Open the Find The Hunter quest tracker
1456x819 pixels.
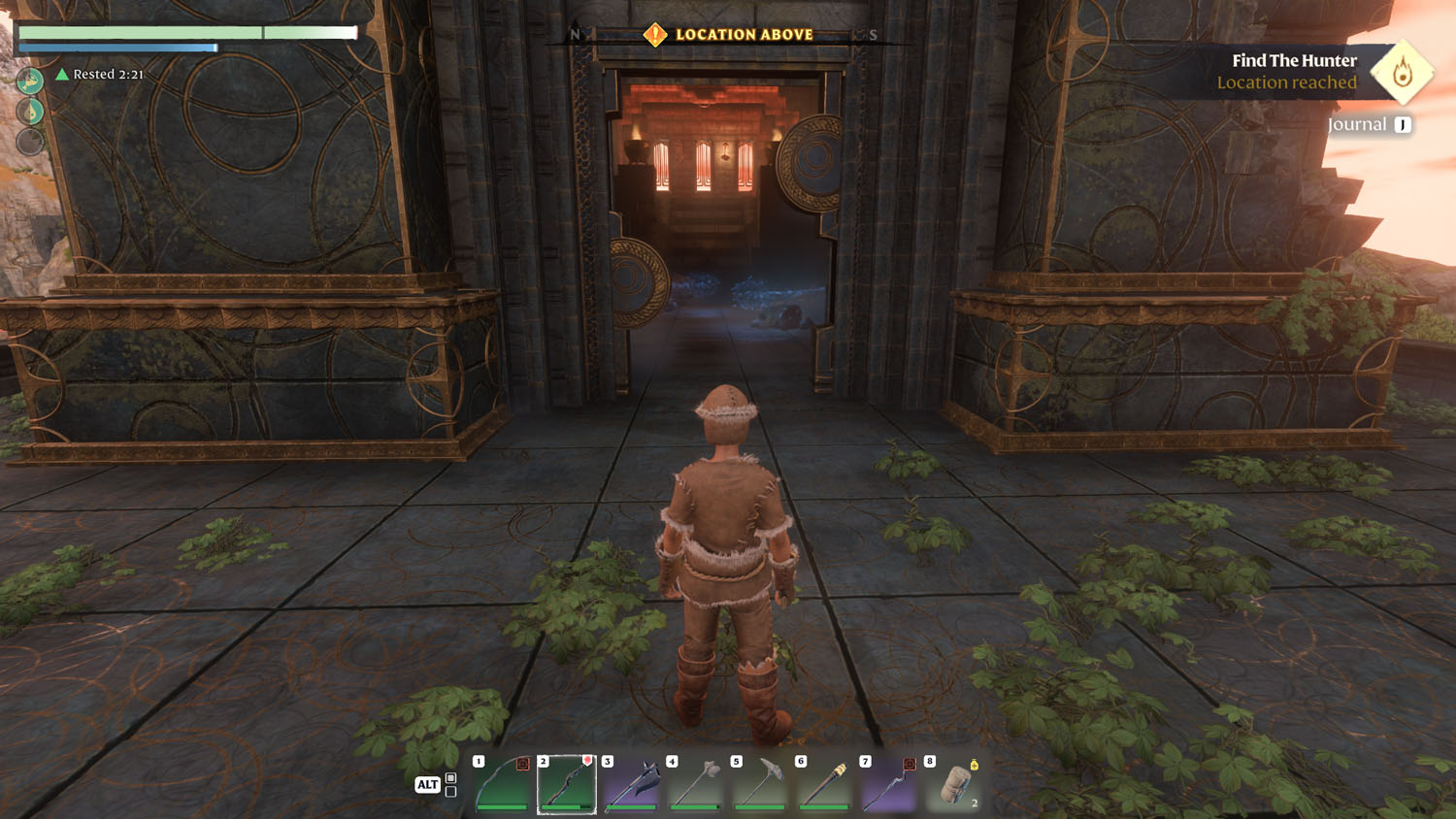click(1293, 60)
